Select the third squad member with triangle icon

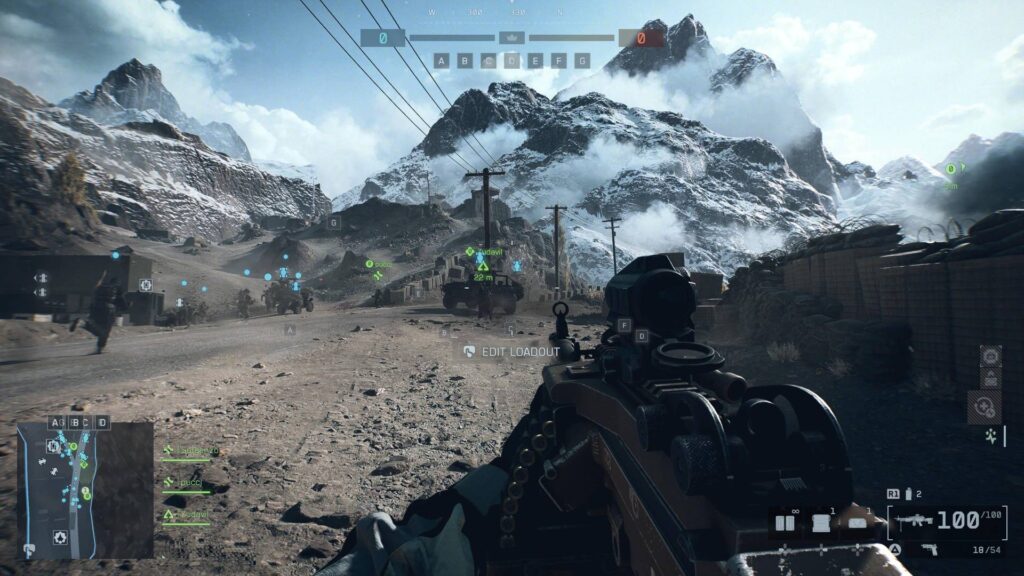(x=190, y=516)
